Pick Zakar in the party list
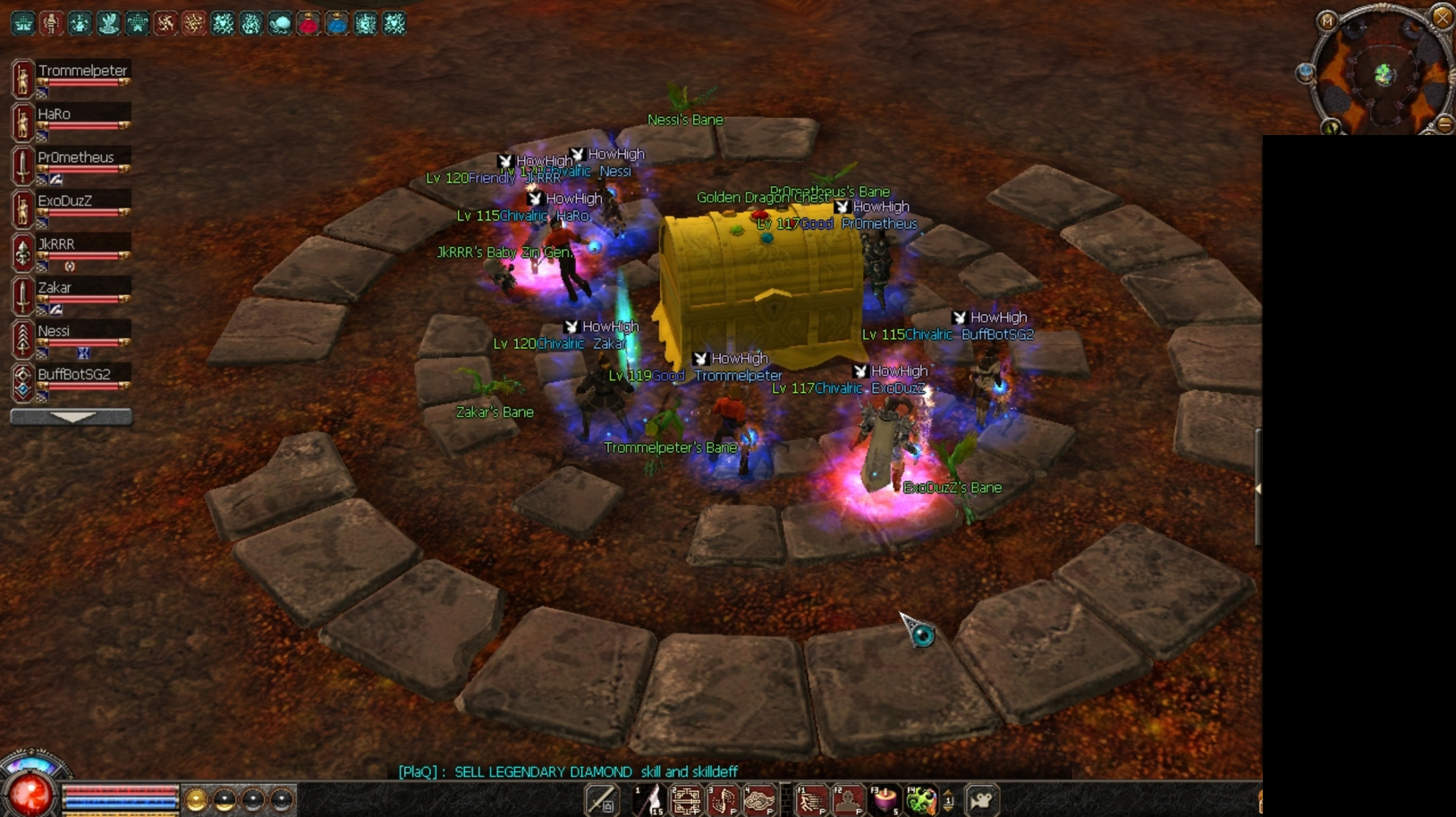 pyautogui.click(x=55, y=288)
